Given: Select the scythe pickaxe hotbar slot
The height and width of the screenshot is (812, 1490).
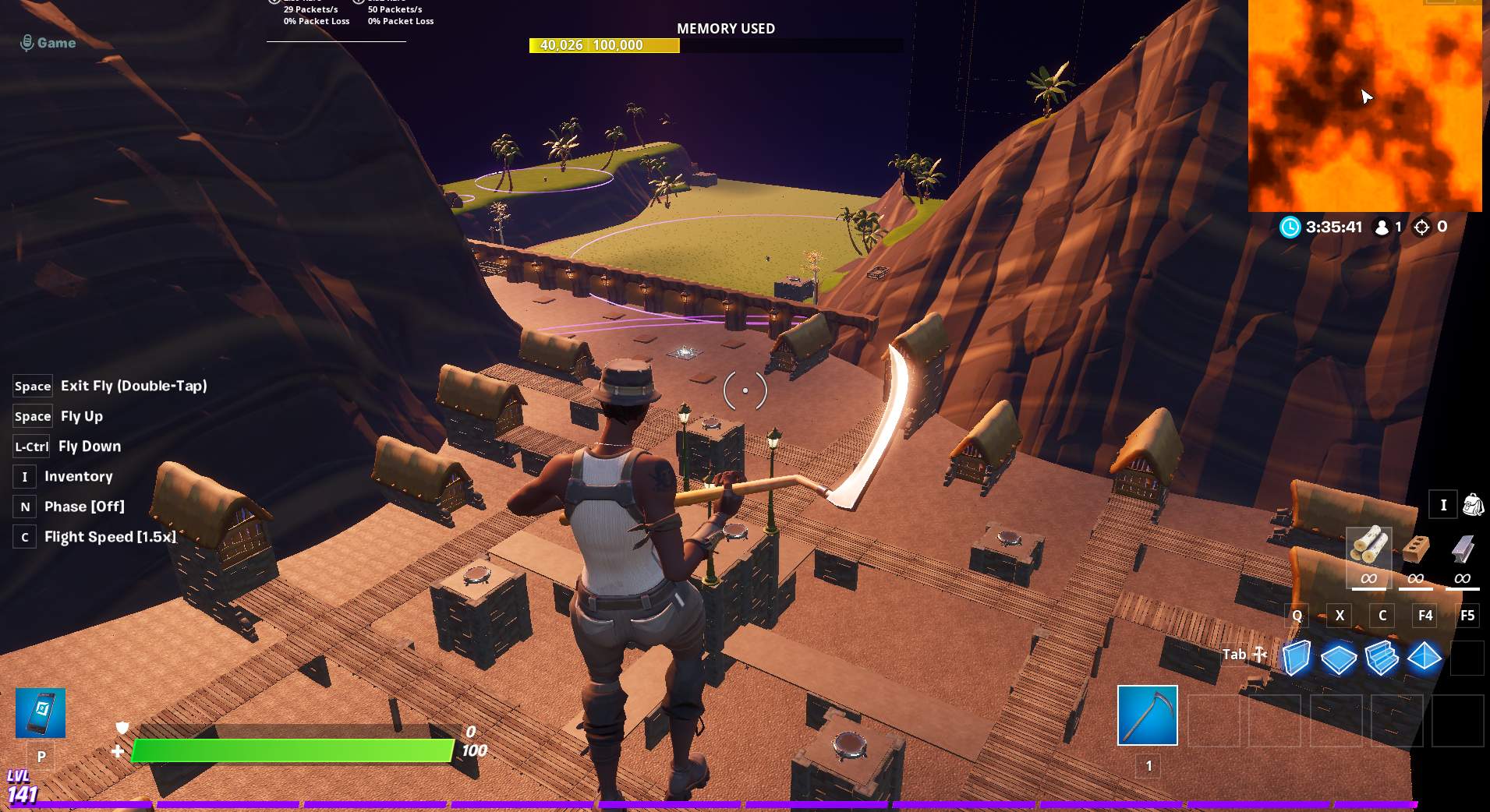Looking at the screenshot, I should 1147,715.
